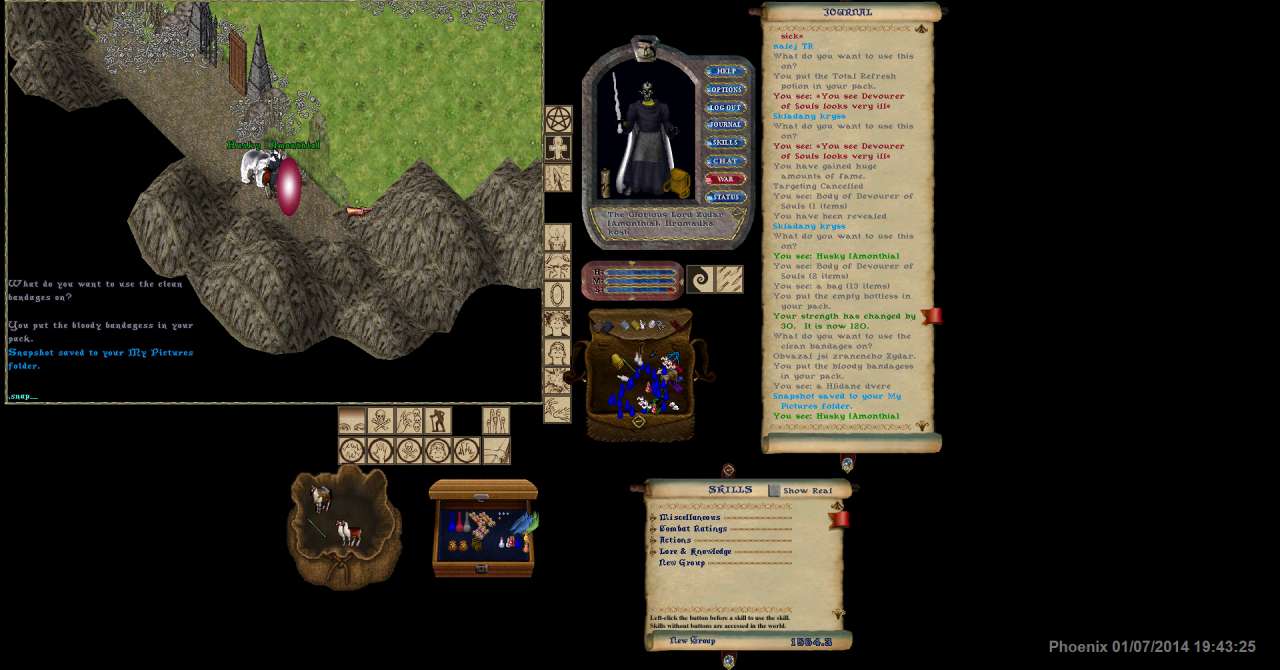
Task: Open the Chat button on paperdoll
Action: click(725, 161)
